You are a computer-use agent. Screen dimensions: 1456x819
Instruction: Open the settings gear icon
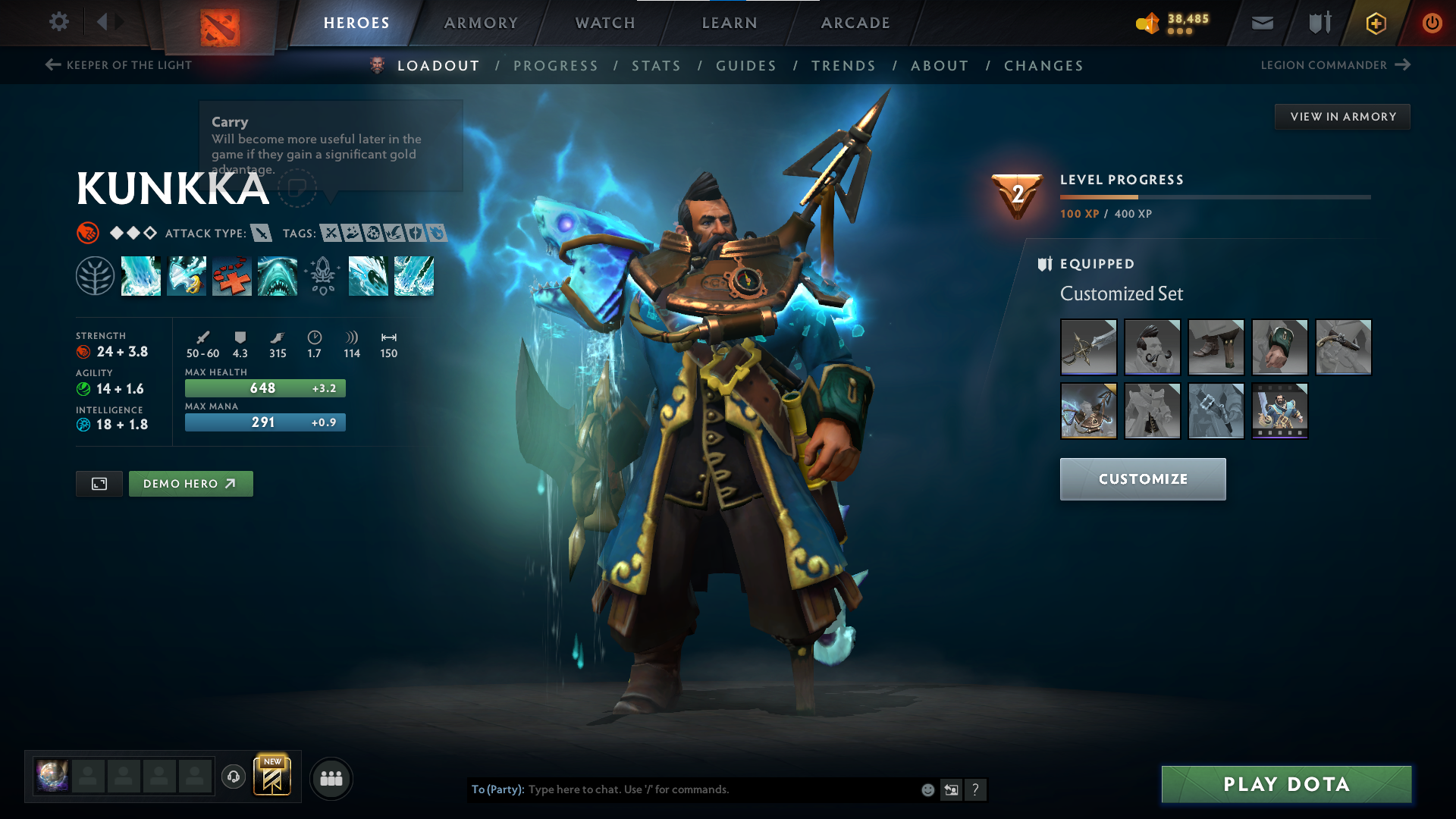tap(59, 22)
